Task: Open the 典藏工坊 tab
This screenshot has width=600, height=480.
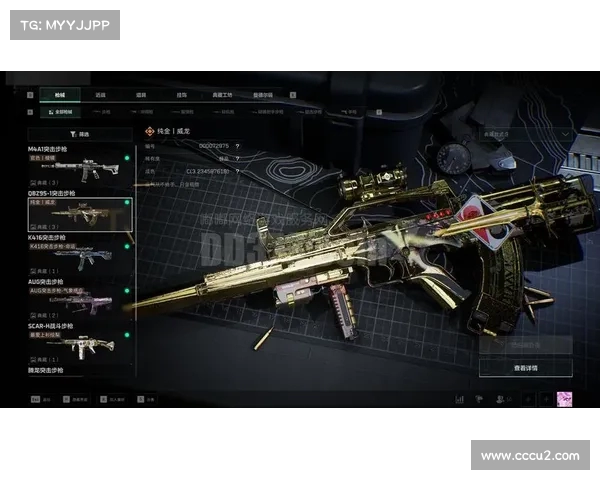Action: pyautogui.click(x=222, y=95)
